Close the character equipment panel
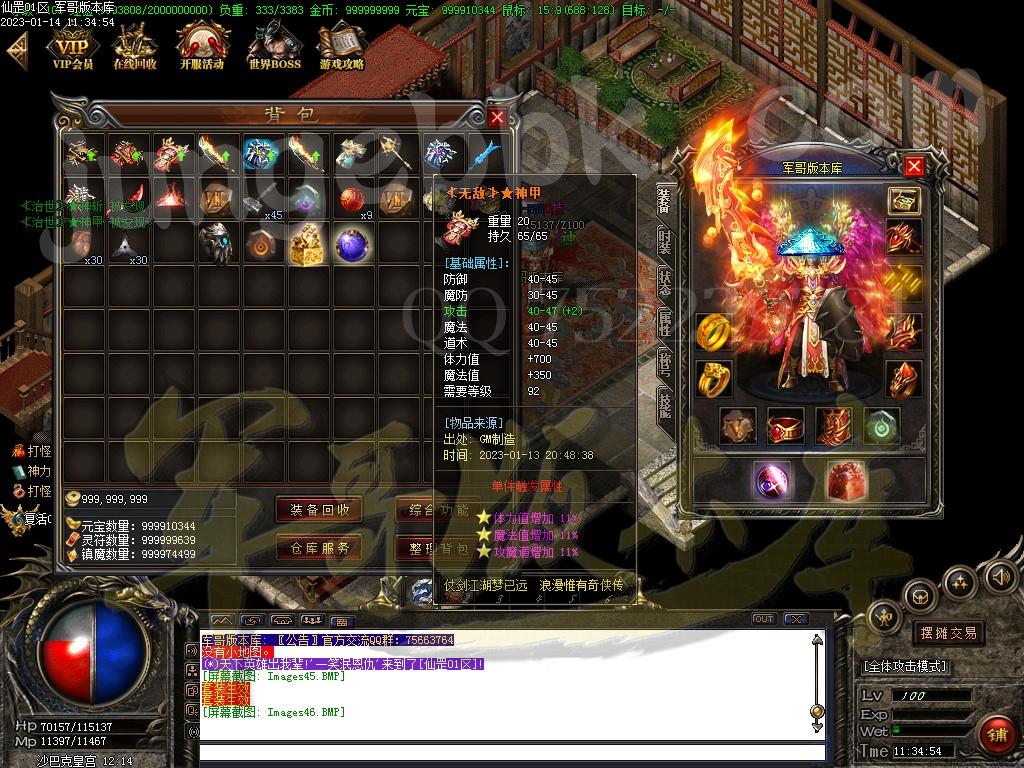 (914, 166)
